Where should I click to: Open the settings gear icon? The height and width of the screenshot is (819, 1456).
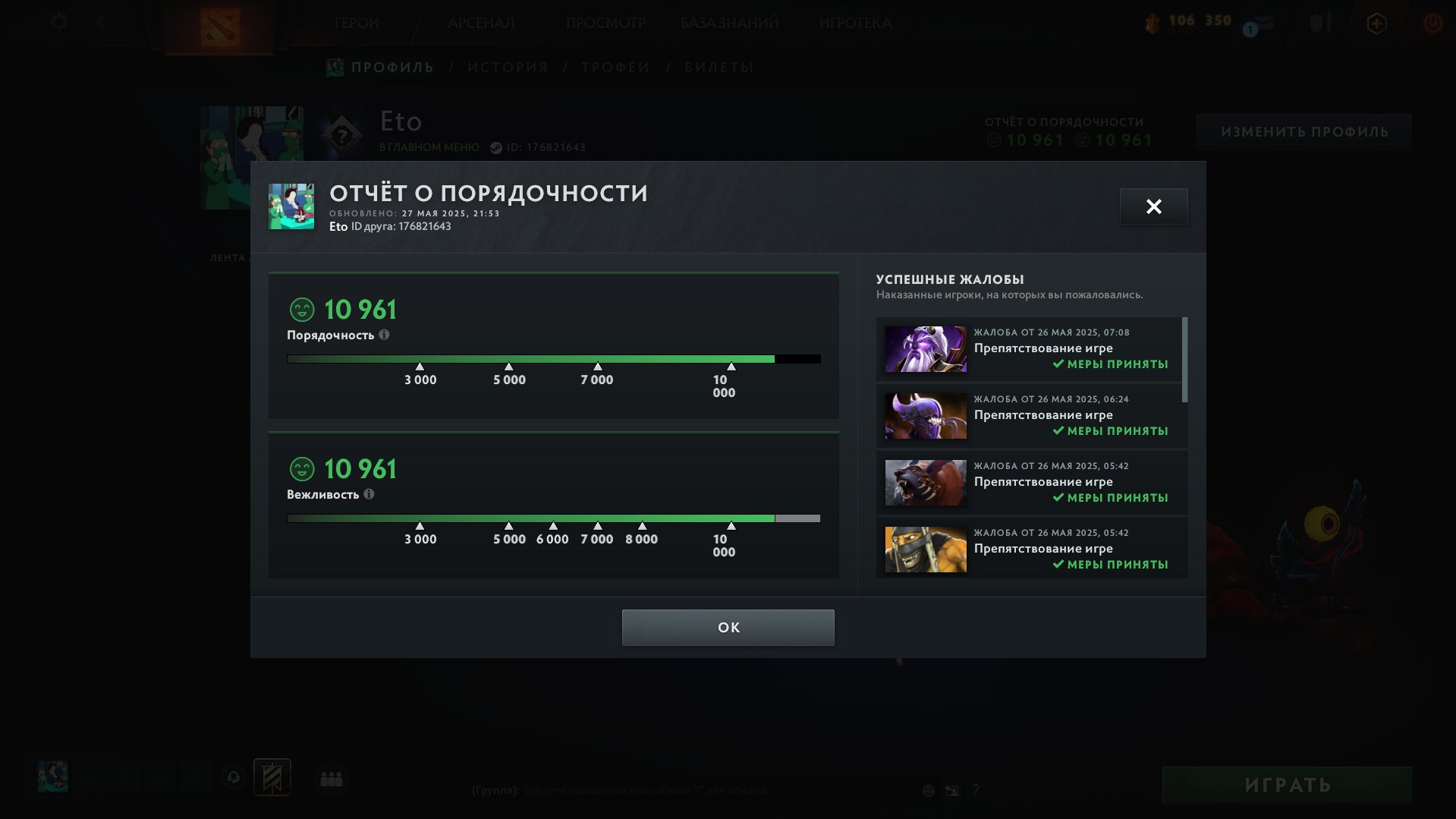[58, 21]
